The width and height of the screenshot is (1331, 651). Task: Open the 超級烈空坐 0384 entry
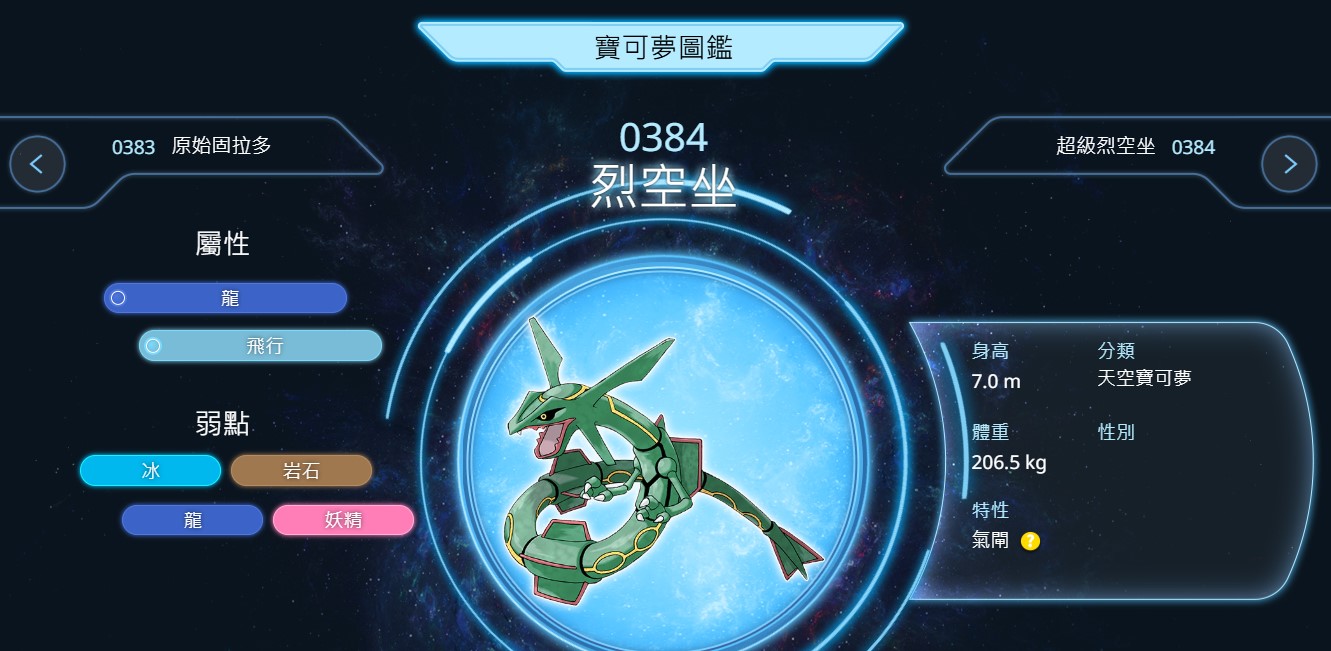(1135, 147)
